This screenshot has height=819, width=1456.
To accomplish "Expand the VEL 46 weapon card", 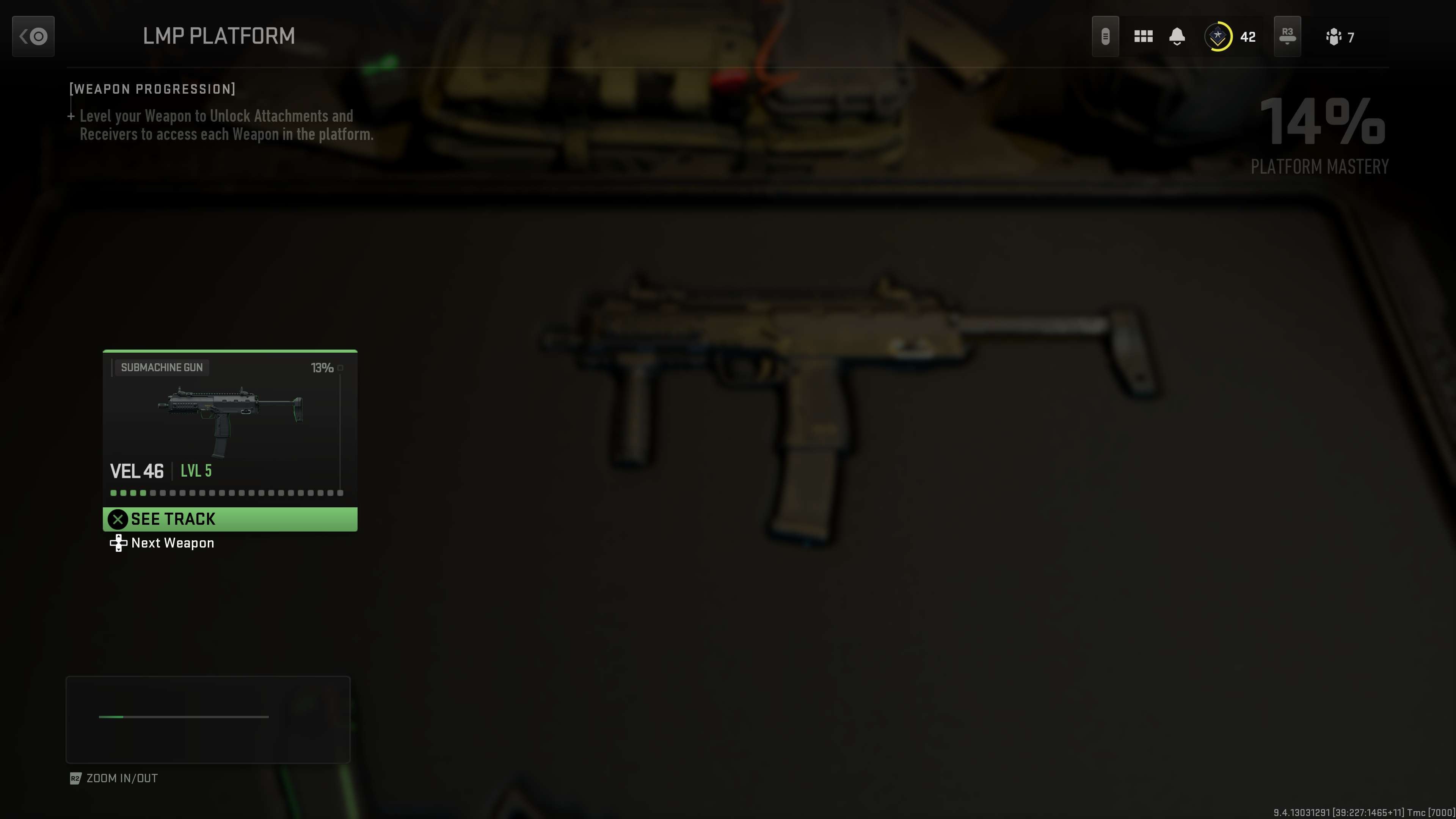I will coord(229,441).
